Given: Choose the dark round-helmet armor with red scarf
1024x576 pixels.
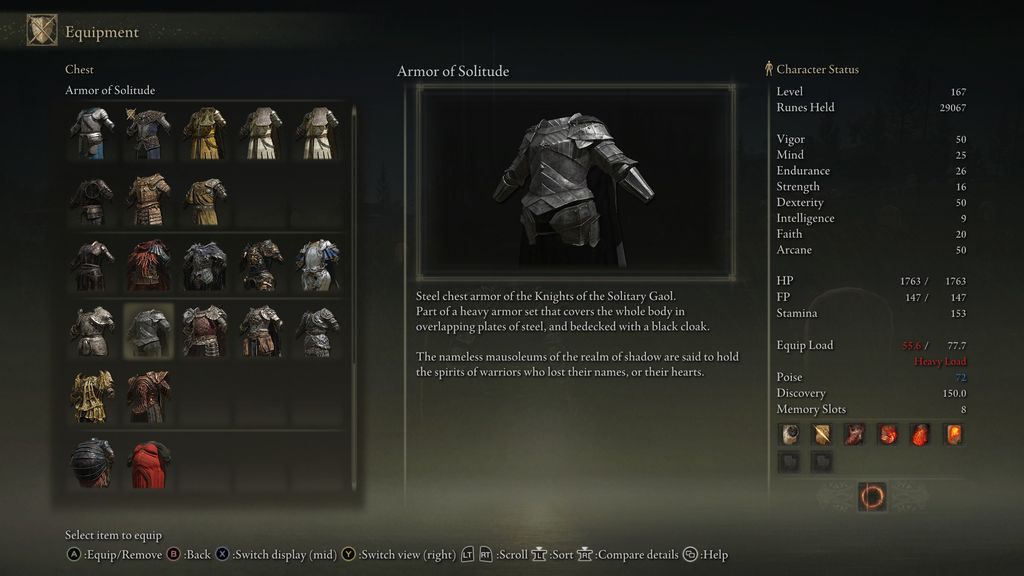Looking at the screenshot, I should (91, 463).
